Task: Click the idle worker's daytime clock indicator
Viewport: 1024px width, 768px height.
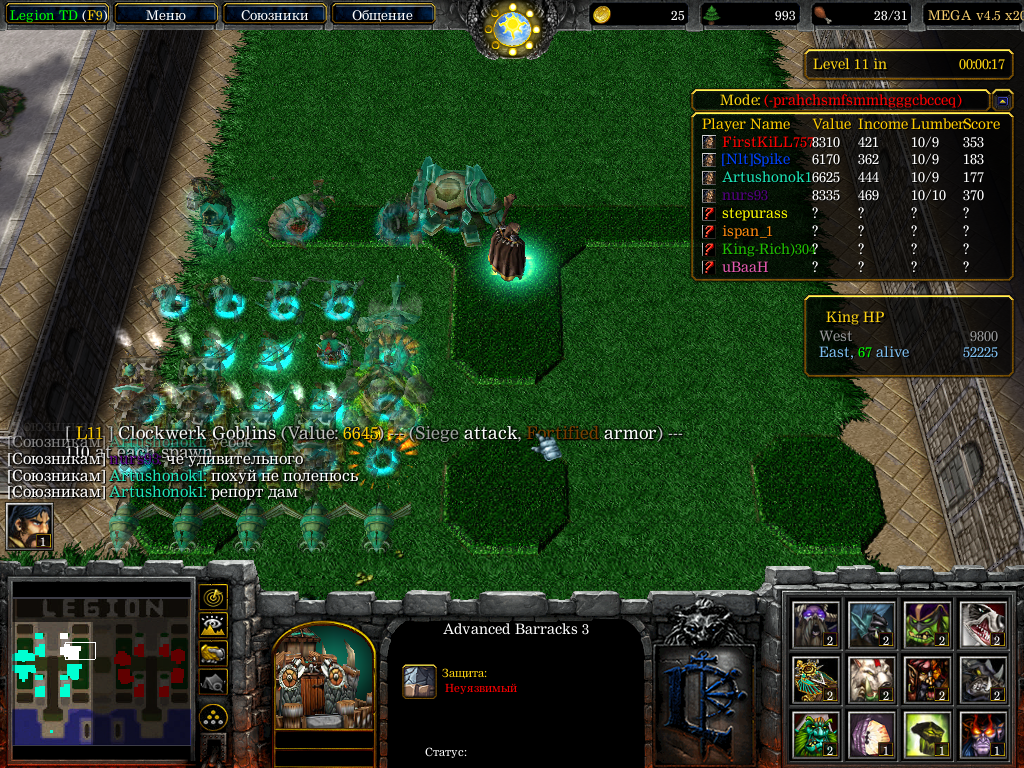Action: pos(512,28)
